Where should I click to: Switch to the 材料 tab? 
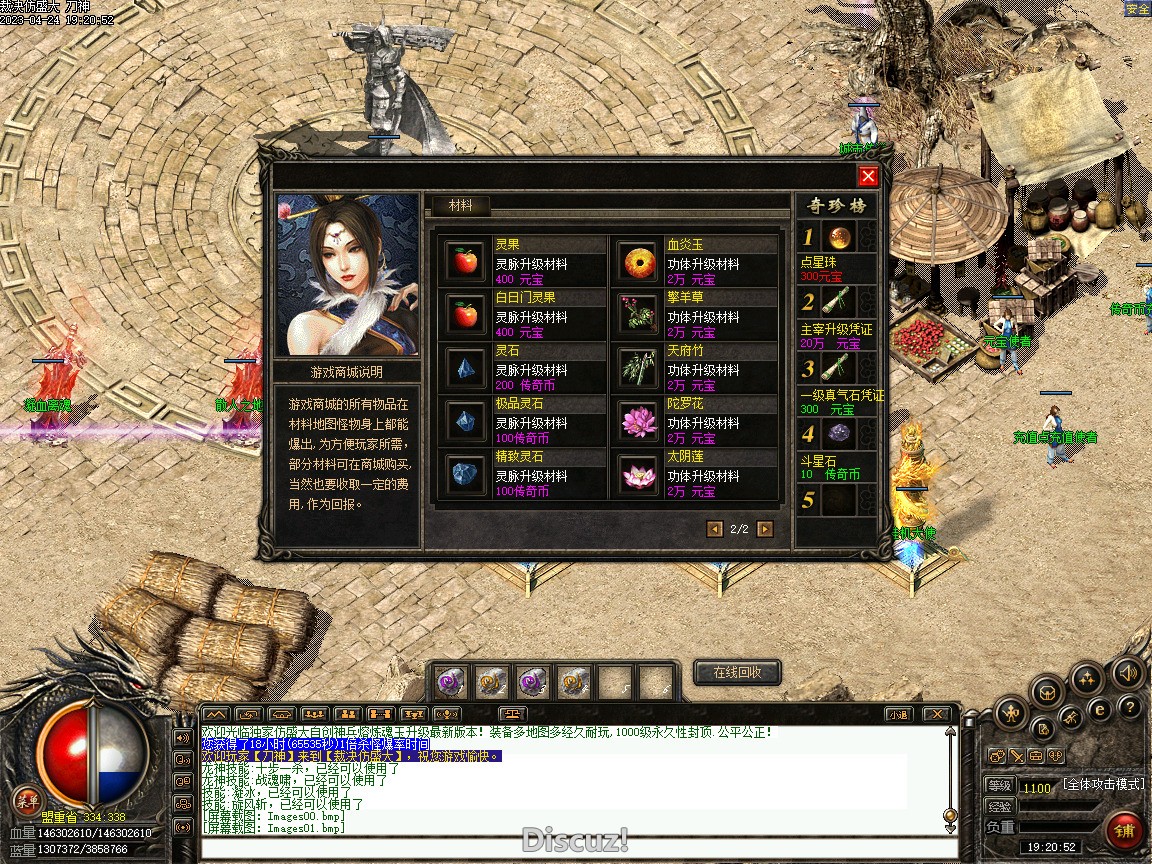pyautogui.click(x=461, y=206)
